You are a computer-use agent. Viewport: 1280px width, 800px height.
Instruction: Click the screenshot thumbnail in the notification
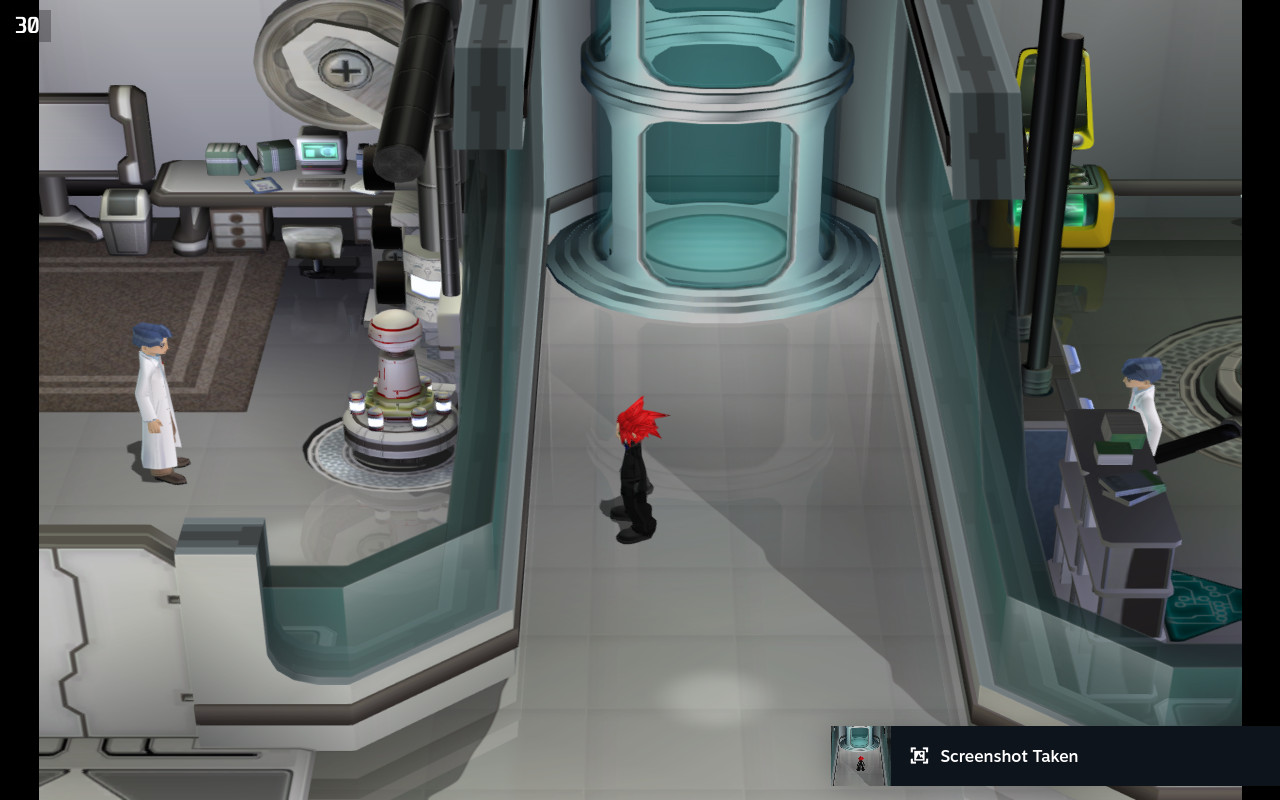point(860,757)
